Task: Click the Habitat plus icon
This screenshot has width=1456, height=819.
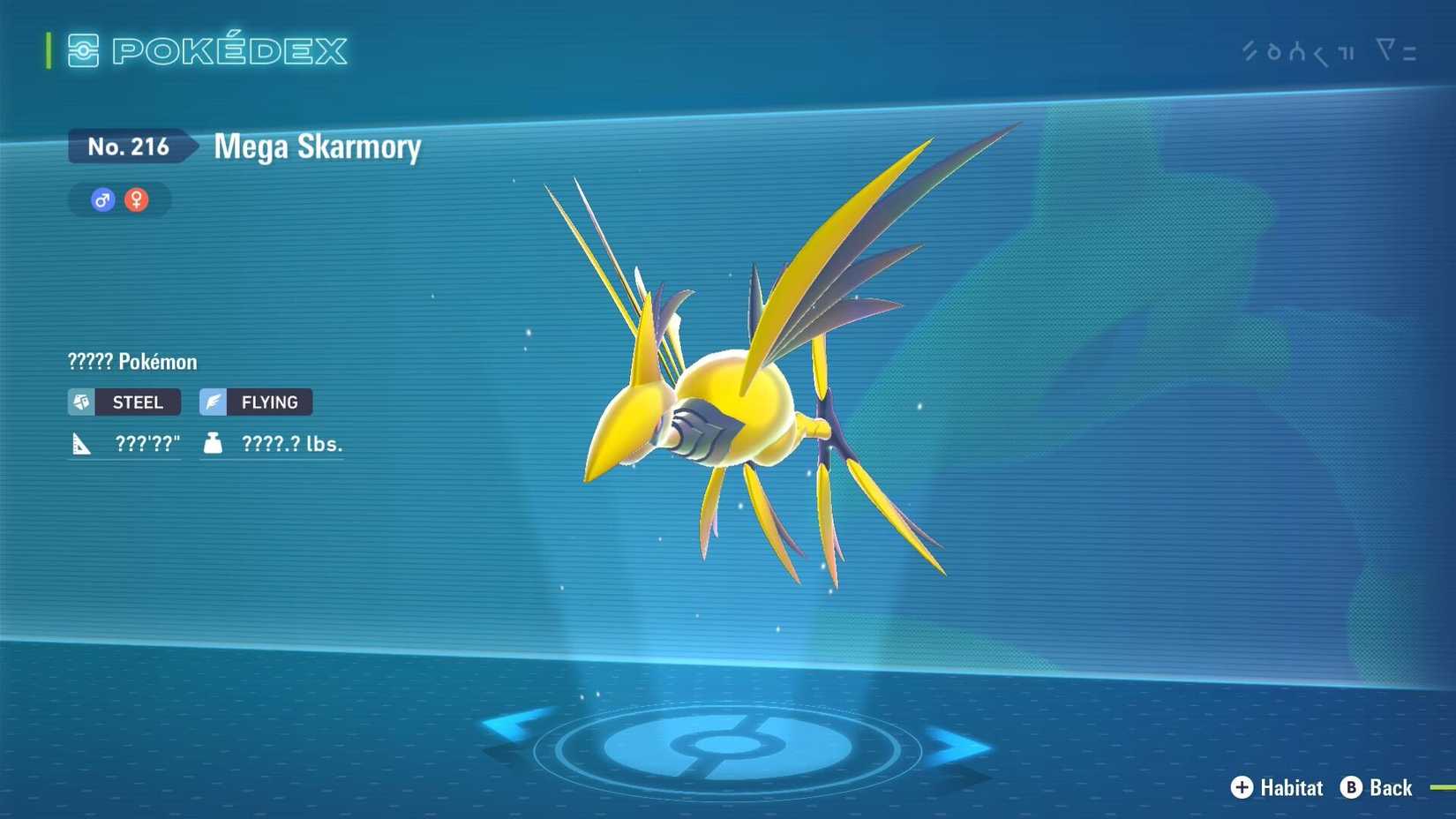Action: [1241, 788]
